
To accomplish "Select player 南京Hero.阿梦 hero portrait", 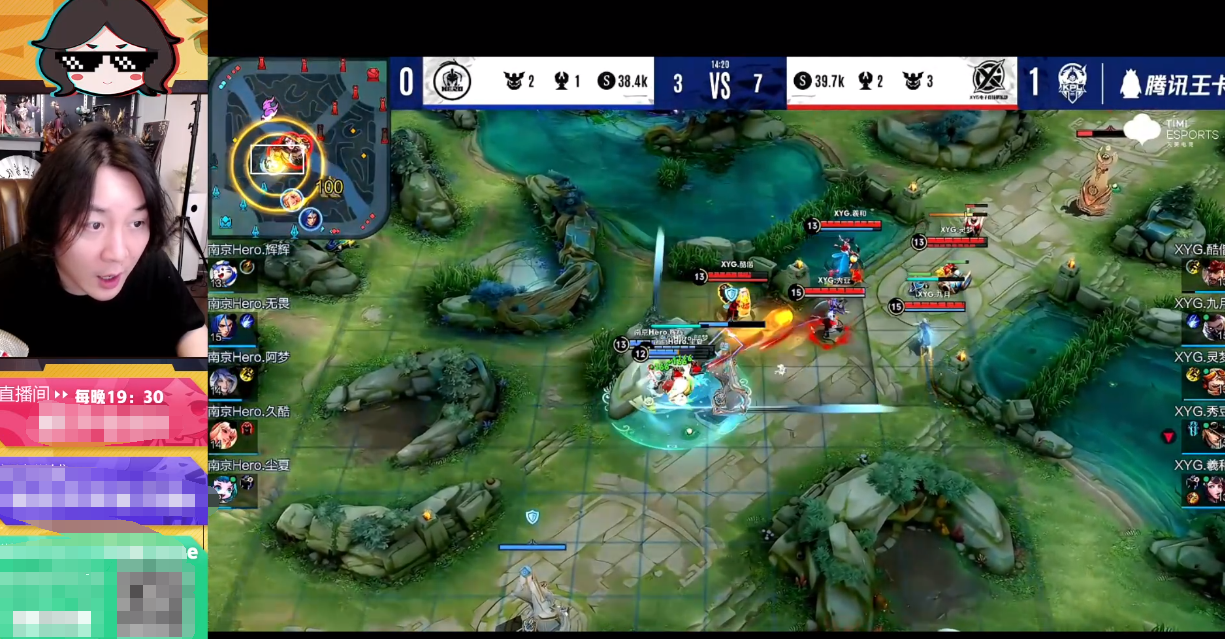I will [x=222, y=381].
